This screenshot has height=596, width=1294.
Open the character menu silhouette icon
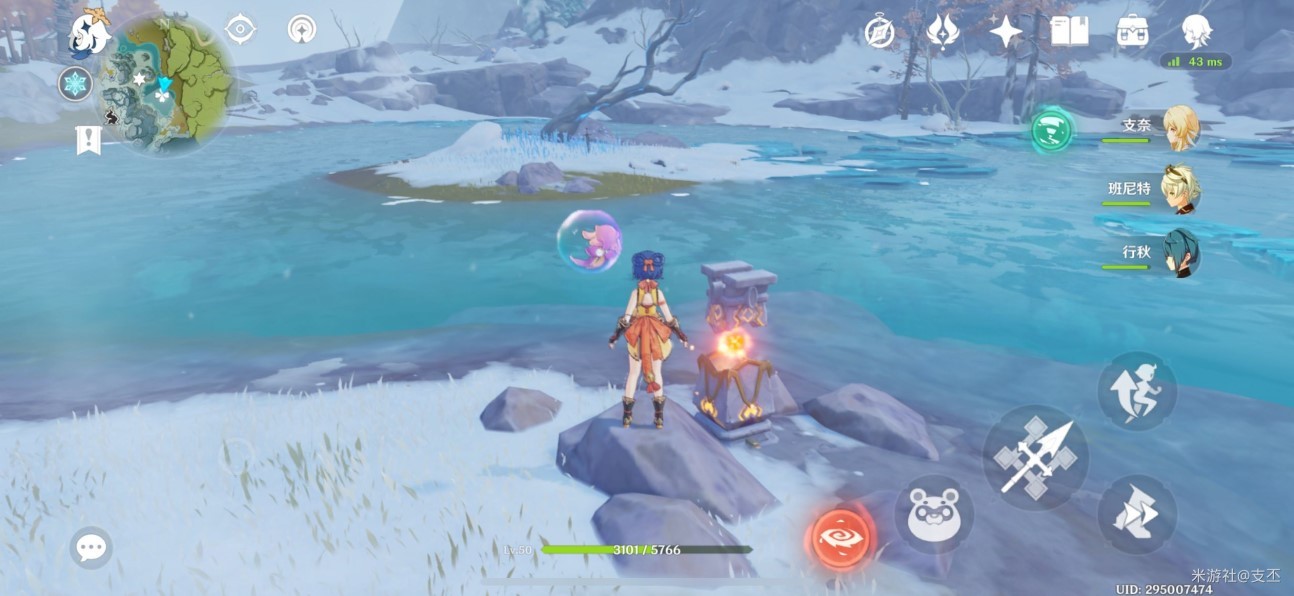[1196, 32]
